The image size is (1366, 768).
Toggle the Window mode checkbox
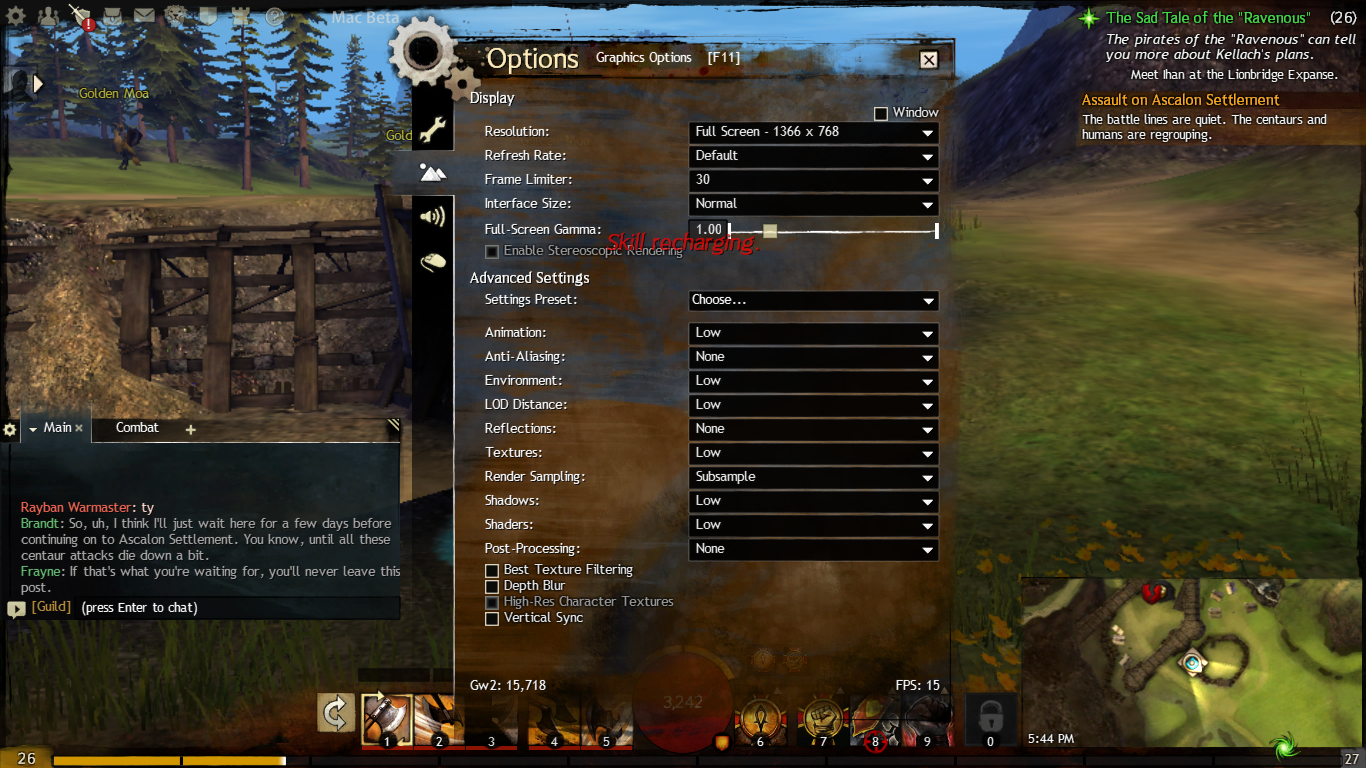(x=881, y=114)
